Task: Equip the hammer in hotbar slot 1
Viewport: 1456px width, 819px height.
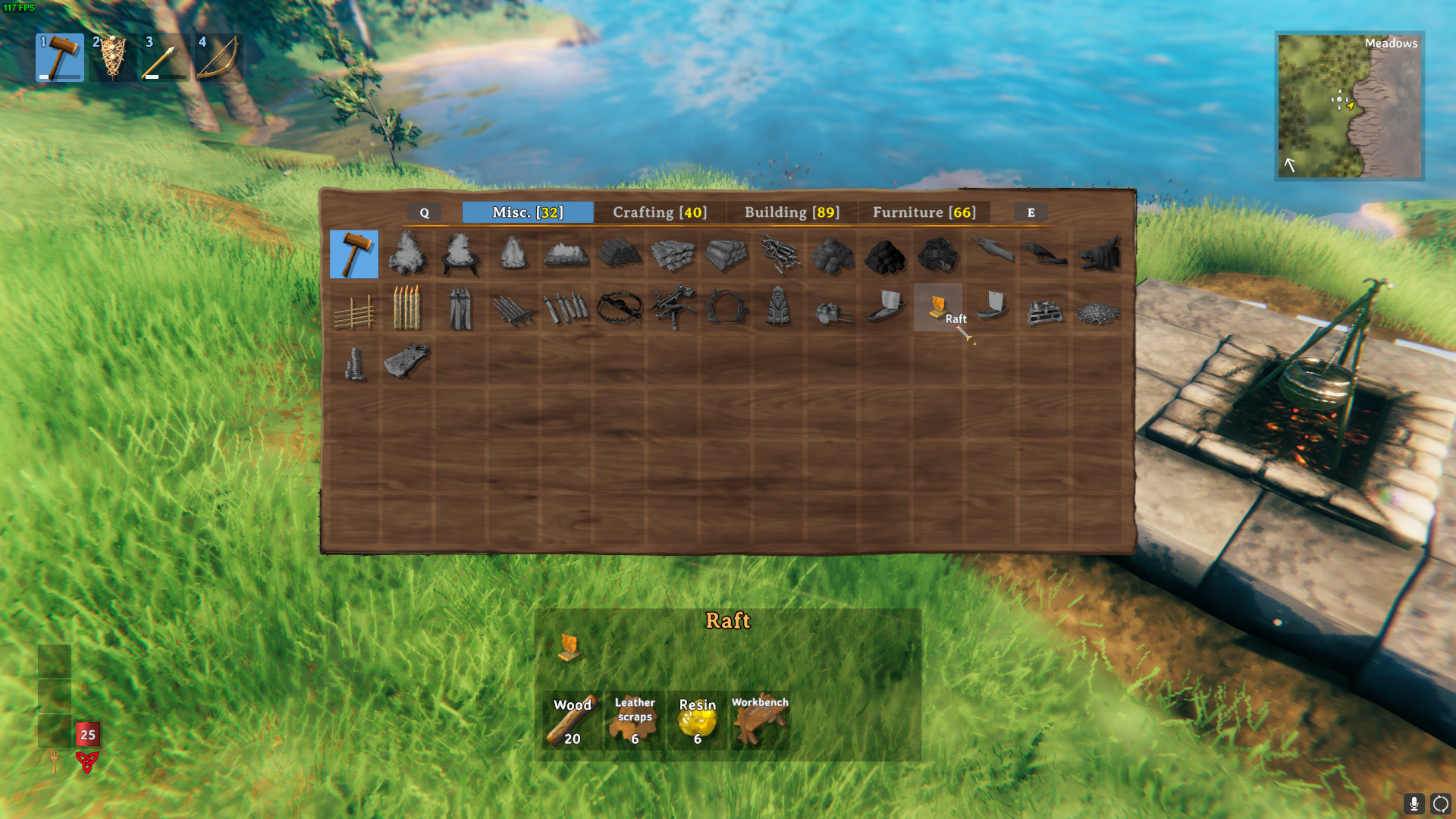Action: point(60,58)
